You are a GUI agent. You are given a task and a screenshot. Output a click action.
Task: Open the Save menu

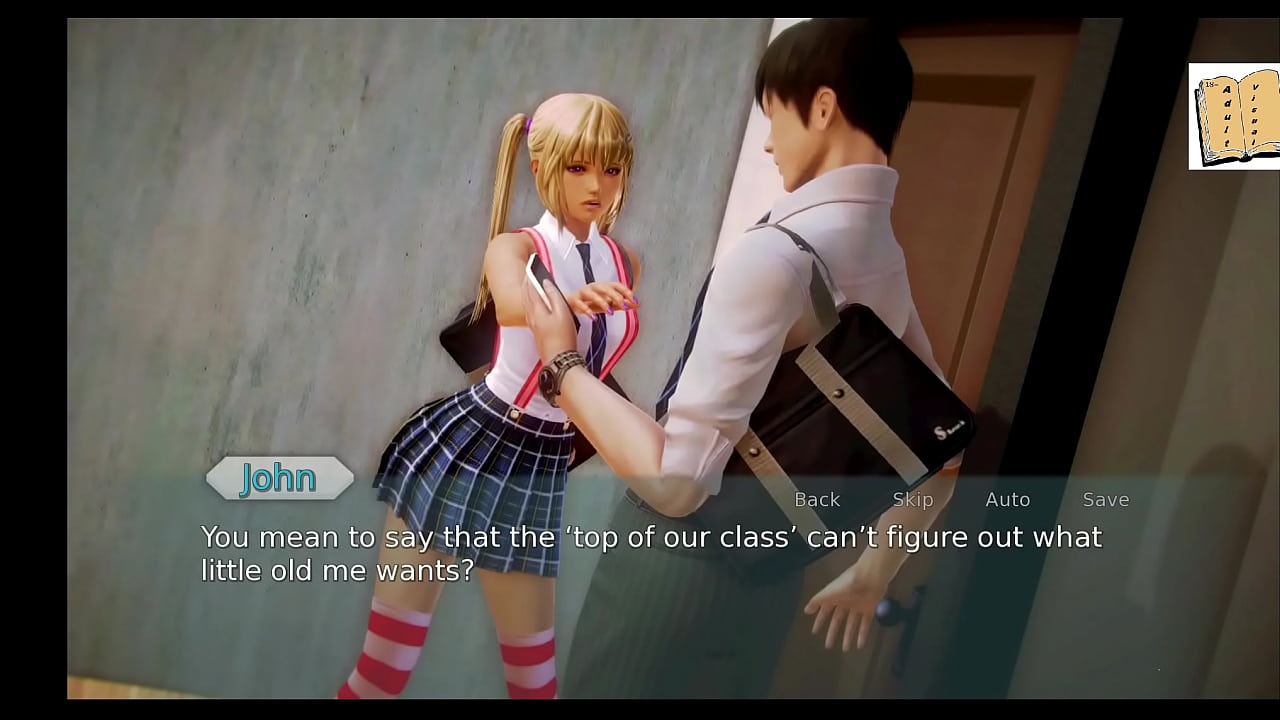tap(1105, 499)
